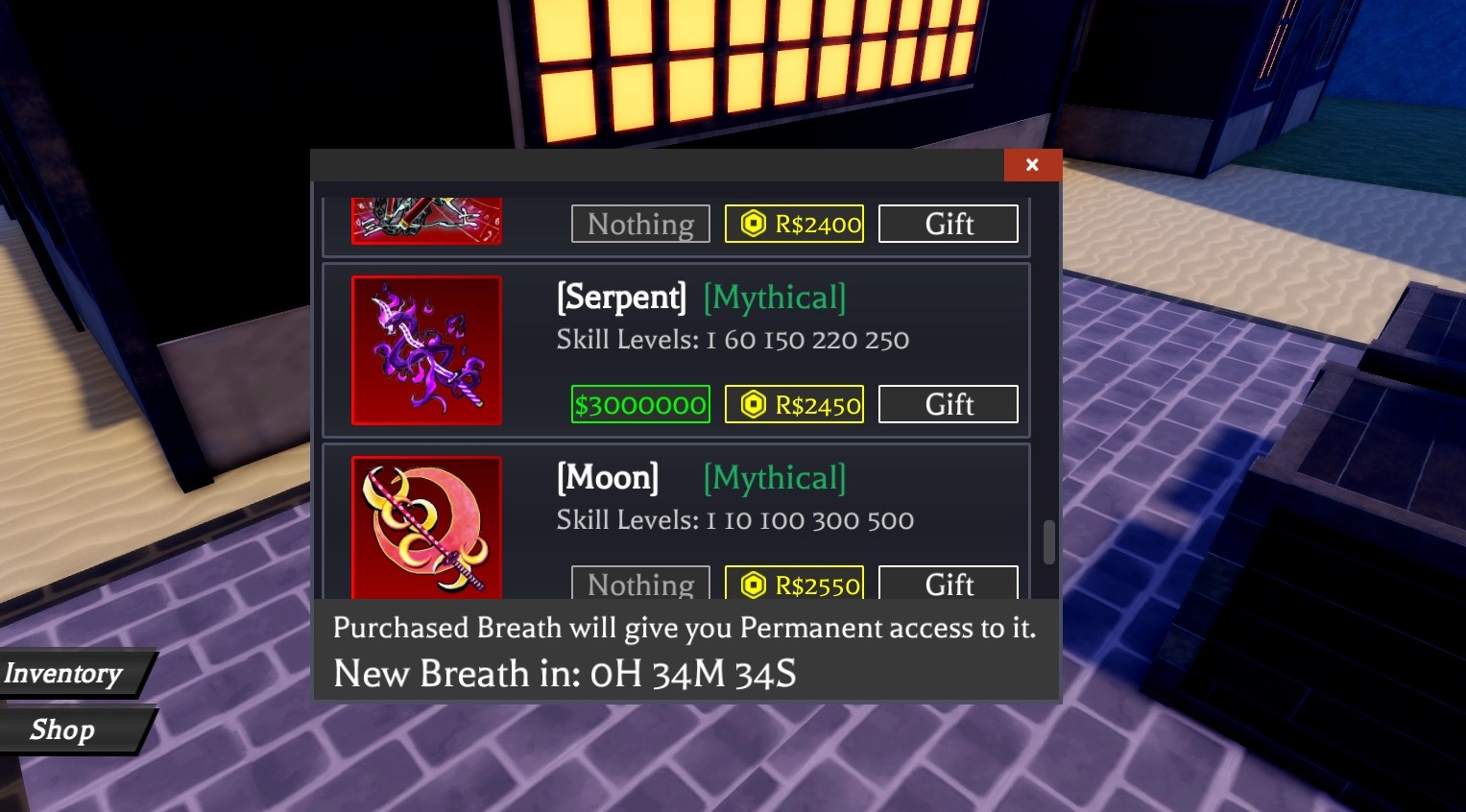The width and height of the screenshot is (1466, 812).
Task: Click the disabled Nothing button above Serpent
Action: [x=640, y=224]
